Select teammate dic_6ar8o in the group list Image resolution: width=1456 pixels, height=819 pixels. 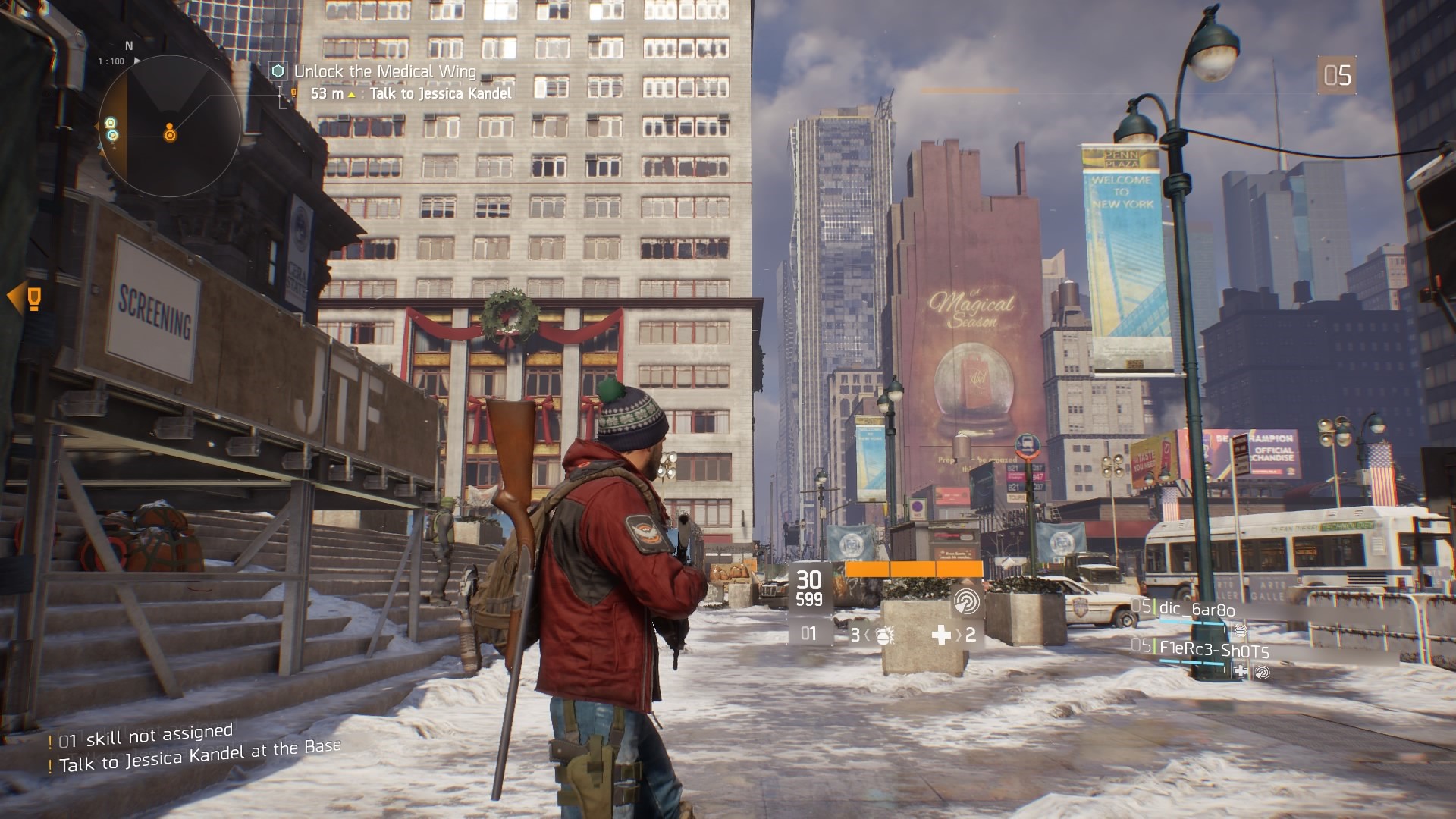[x=1197, y=610]
